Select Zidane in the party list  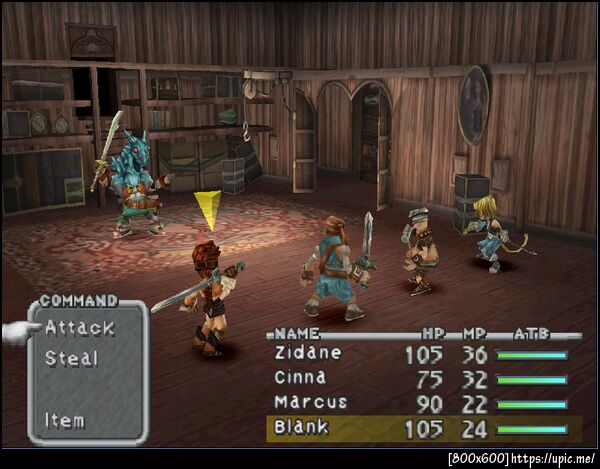pyautogui.click(x=307, y=353)
